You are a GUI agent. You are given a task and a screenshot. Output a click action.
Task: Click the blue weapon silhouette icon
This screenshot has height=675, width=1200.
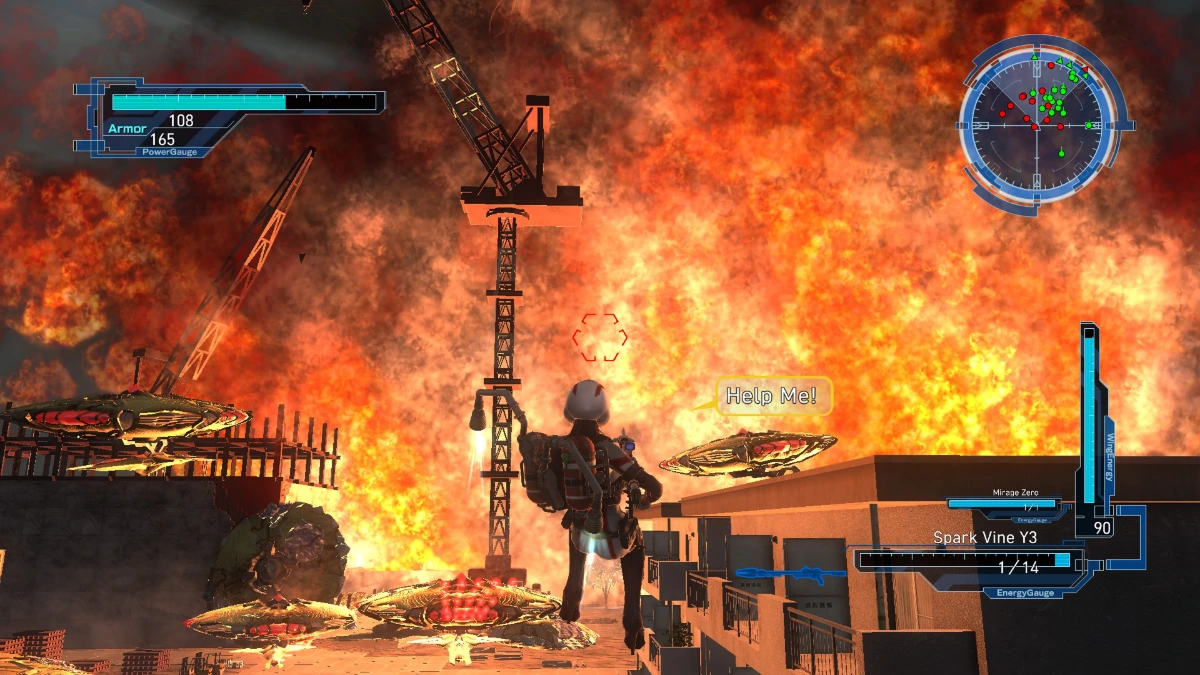792,575
